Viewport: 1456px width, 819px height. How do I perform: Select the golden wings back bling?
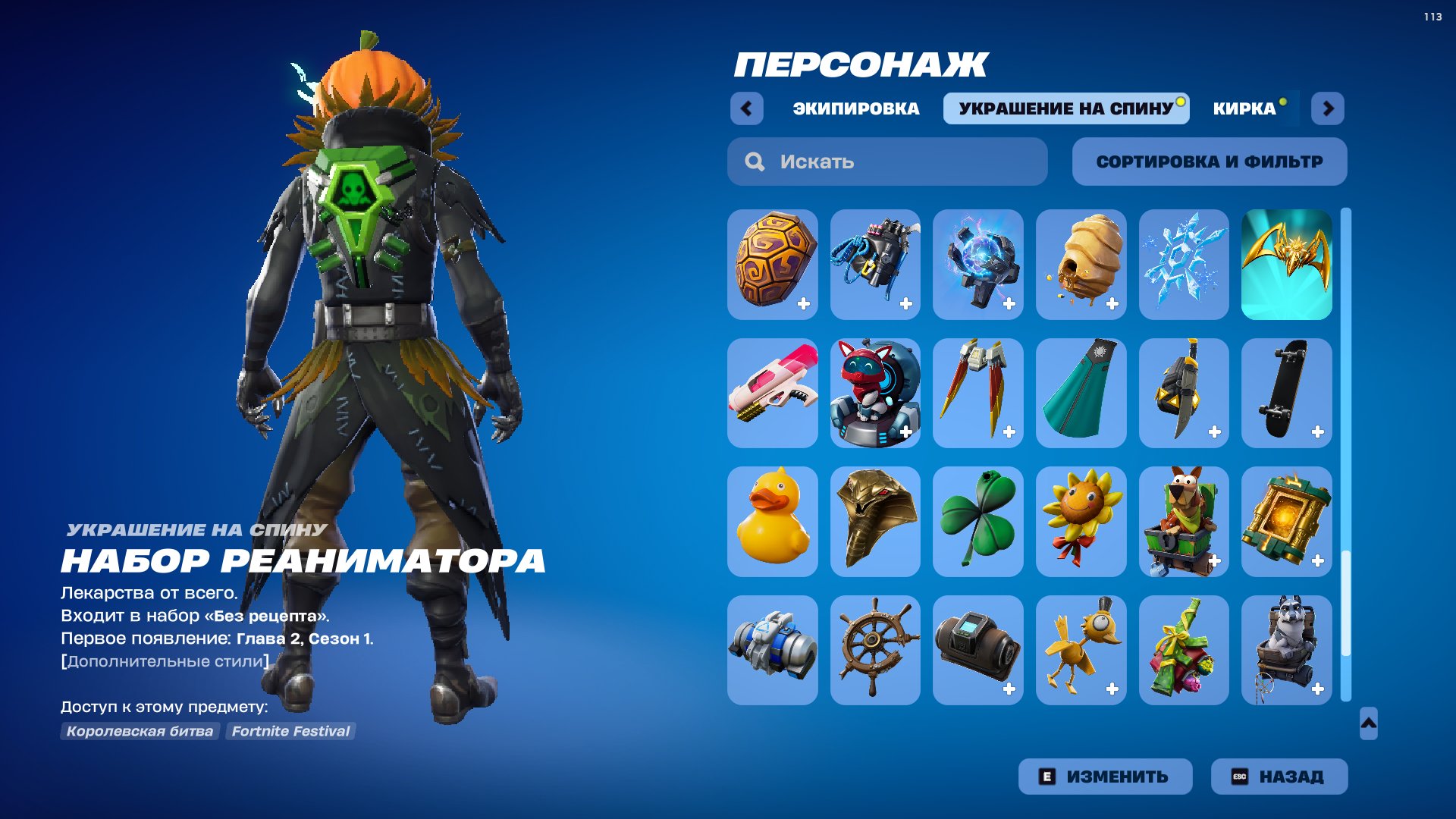pos(1287,263)
